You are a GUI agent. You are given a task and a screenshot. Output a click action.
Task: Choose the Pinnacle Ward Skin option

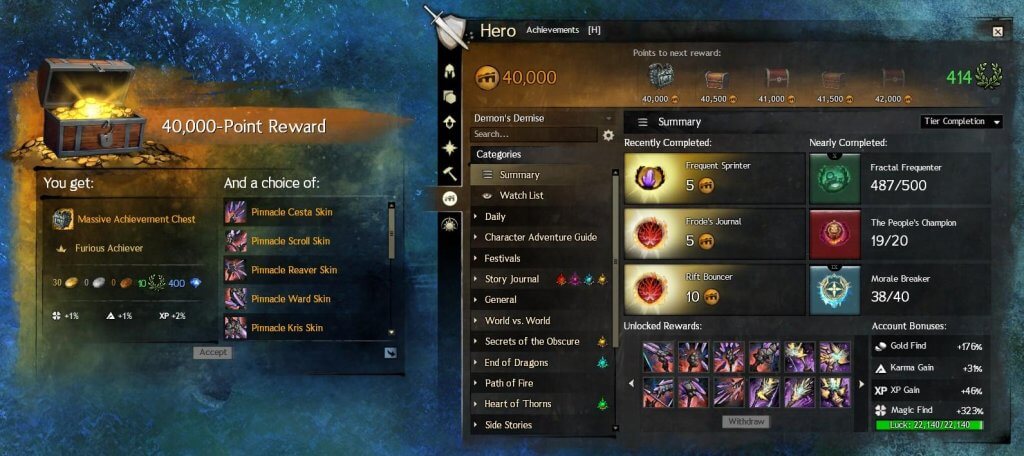290,299
